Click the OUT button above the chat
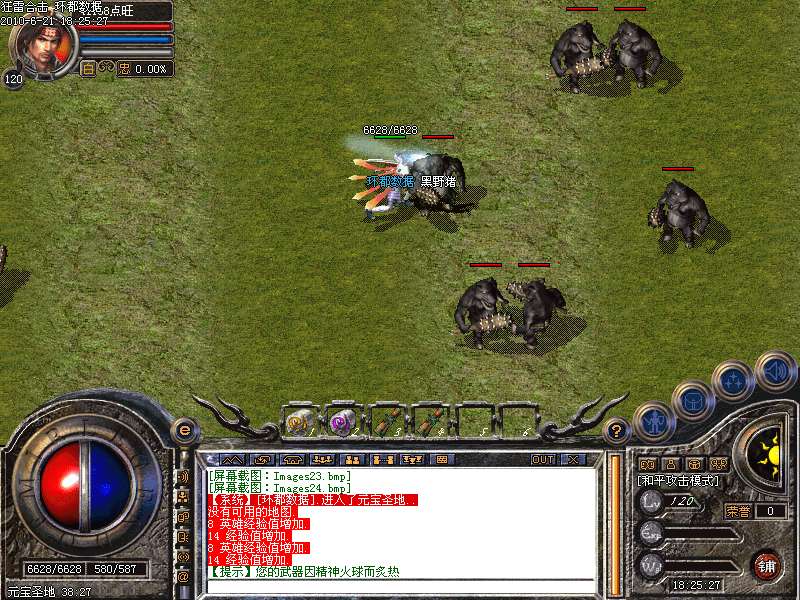The image size is (800, 600). pos(542,460)
